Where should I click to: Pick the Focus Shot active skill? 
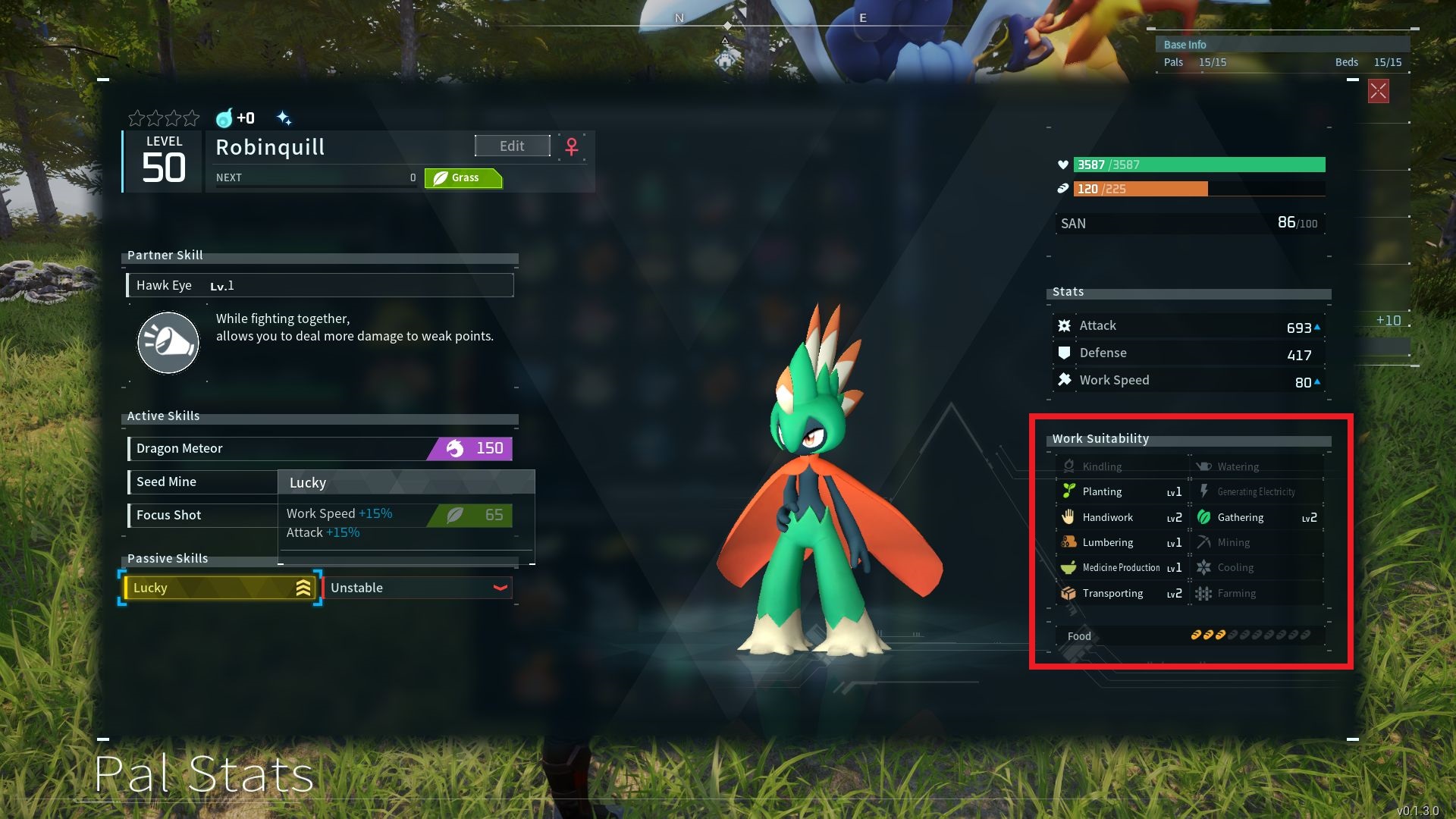click(x=202, y=515)
